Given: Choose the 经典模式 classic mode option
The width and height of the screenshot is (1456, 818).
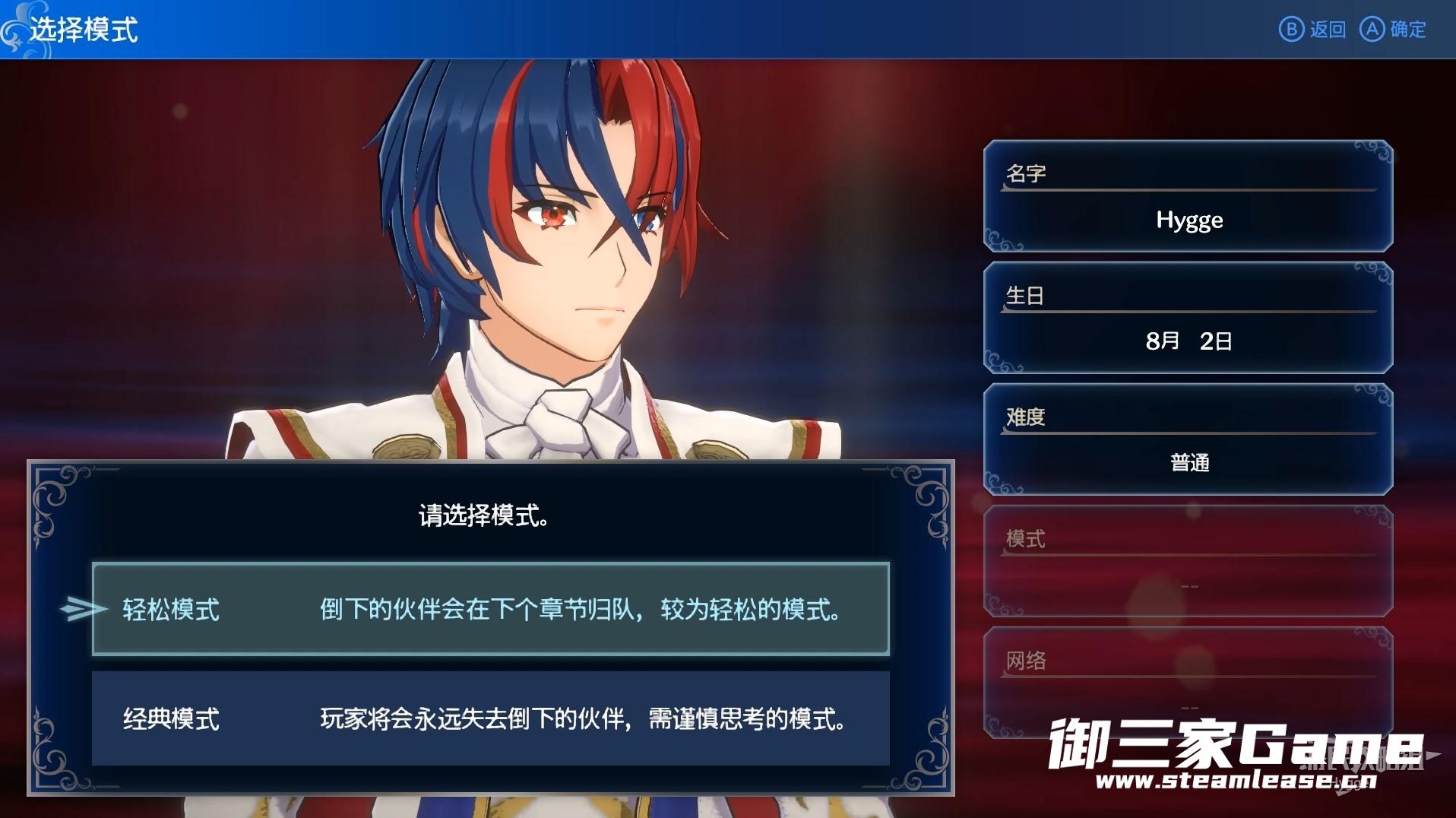Looking at the screenshot, I should [490, 718].
